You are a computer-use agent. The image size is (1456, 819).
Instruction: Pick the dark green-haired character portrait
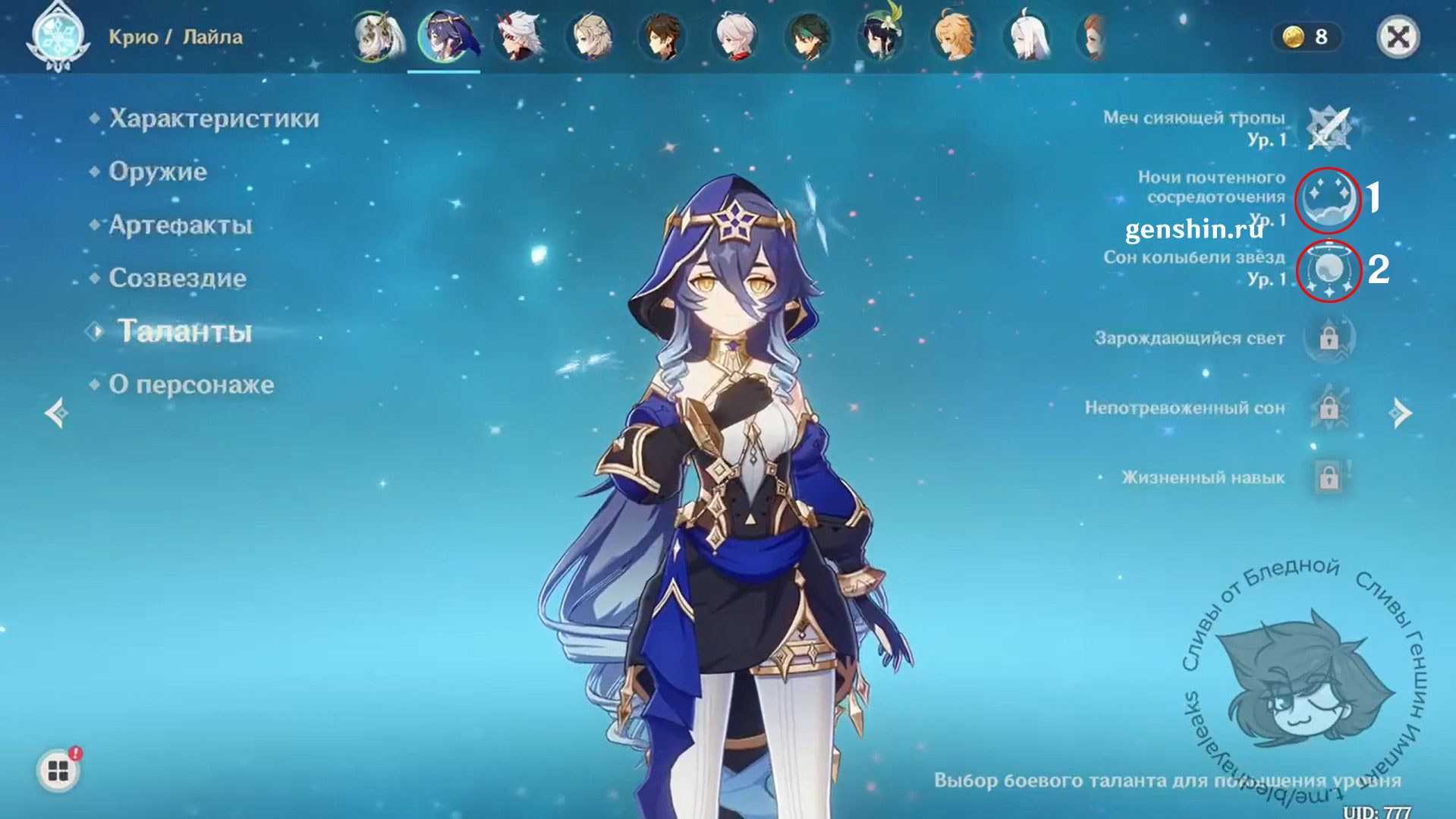(x=808, y=36)
